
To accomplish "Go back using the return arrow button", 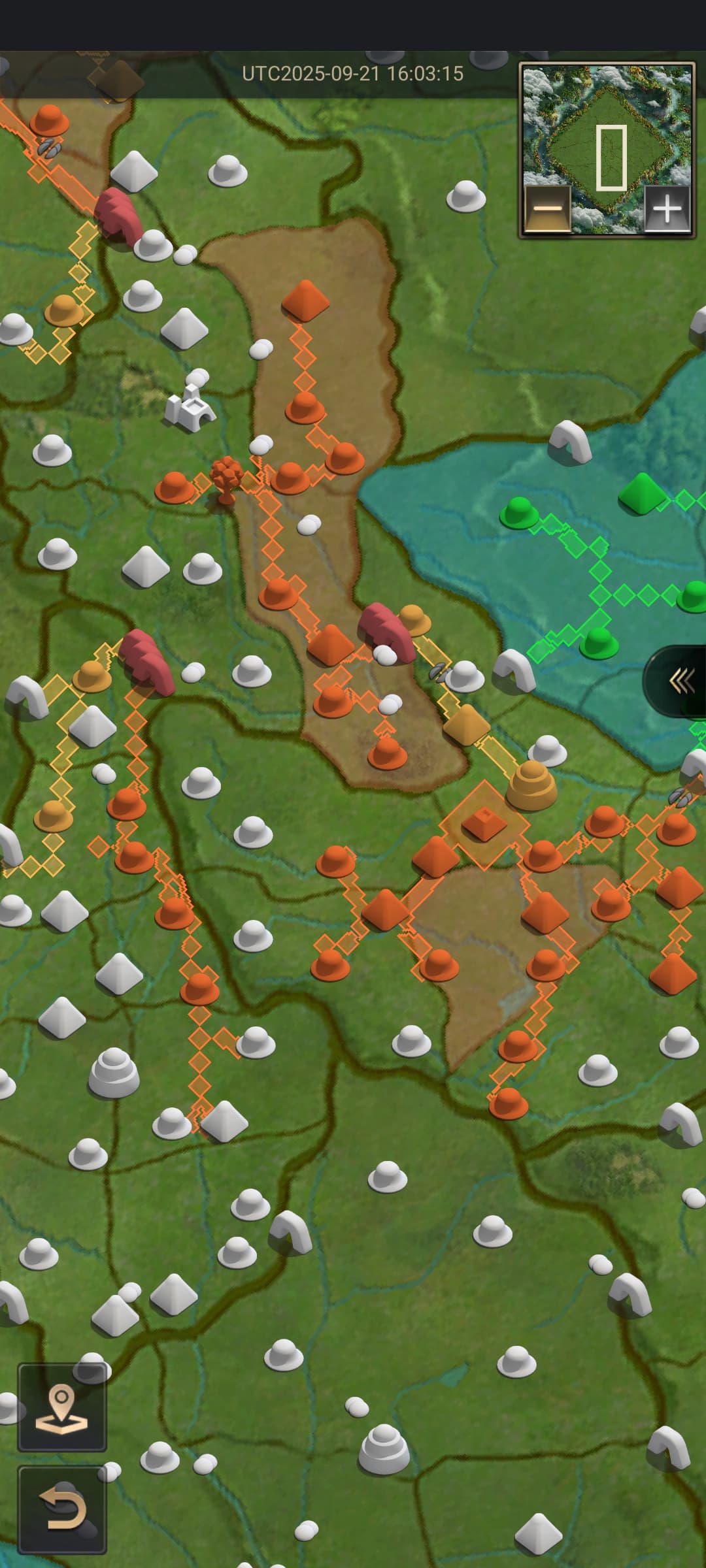I will click(x=62, y=1509).
